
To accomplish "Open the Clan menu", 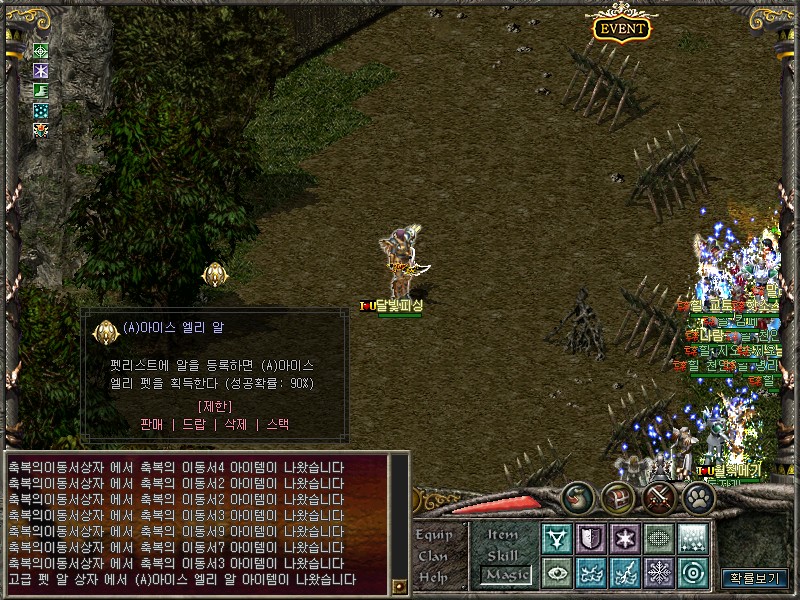I will (x=434, y=556).
